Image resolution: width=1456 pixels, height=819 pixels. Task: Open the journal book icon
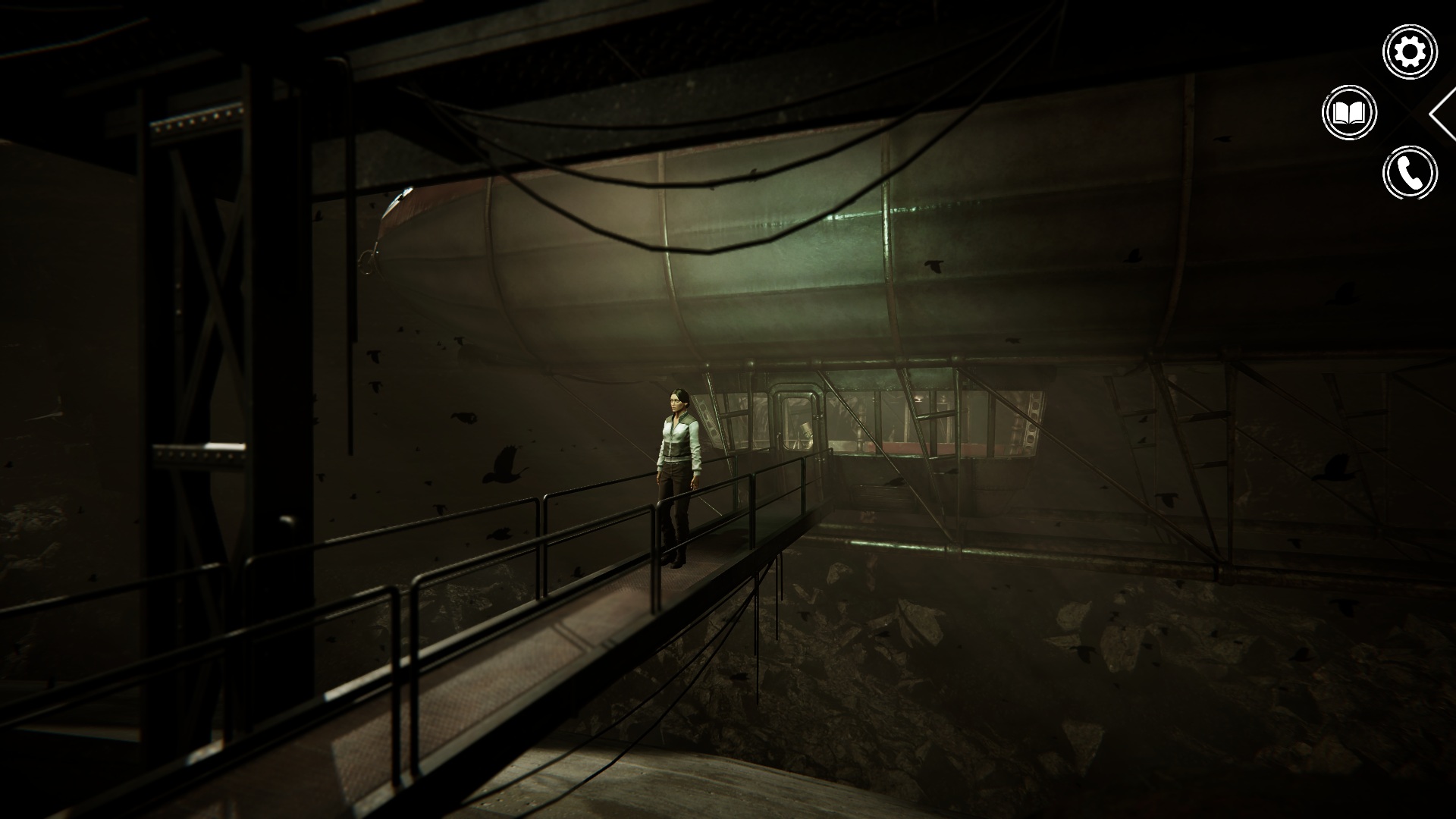tap(1349, 113)
